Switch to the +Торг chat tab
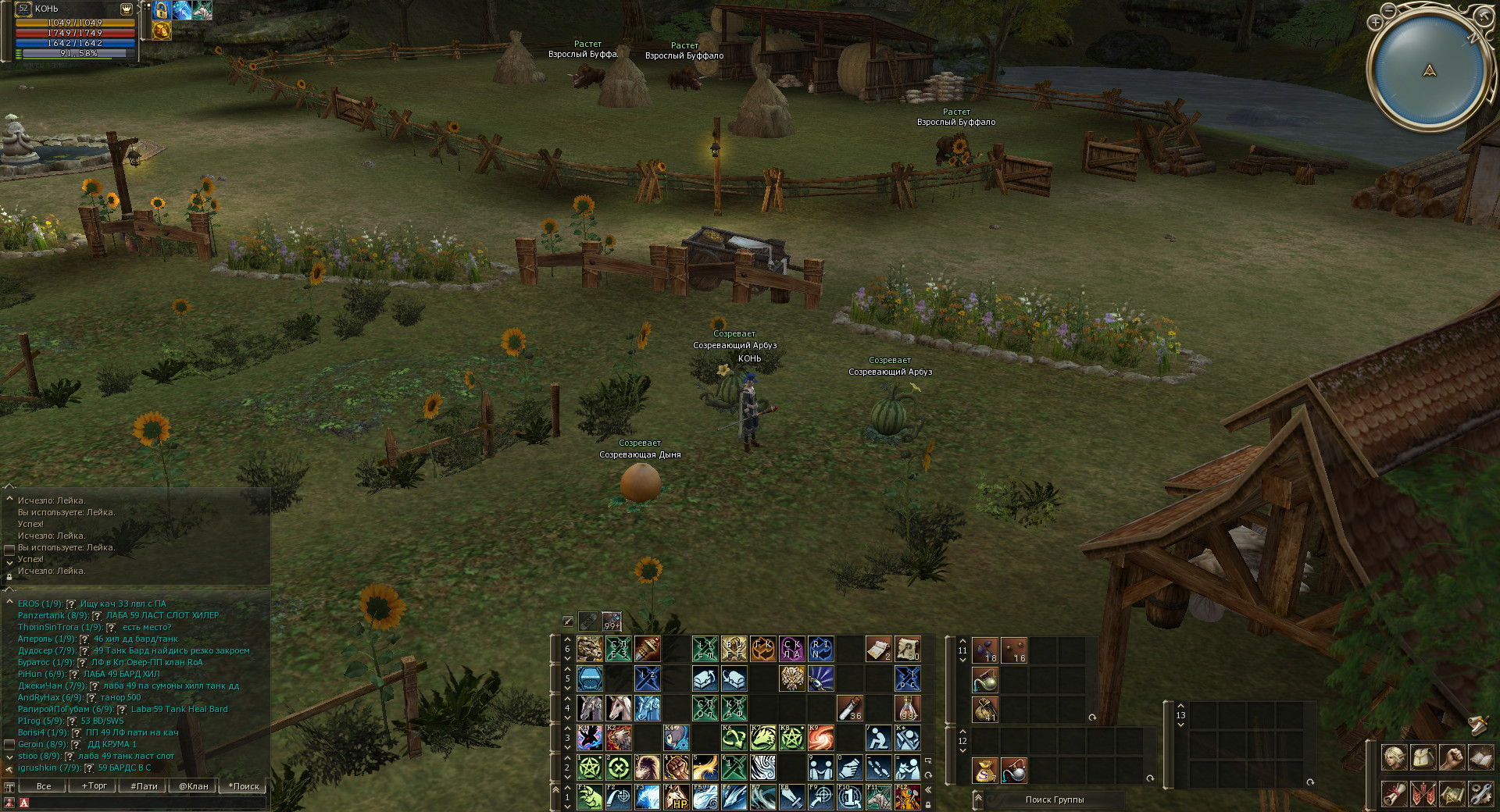This screenshot has height=812, width=1500. click(94, 786)
